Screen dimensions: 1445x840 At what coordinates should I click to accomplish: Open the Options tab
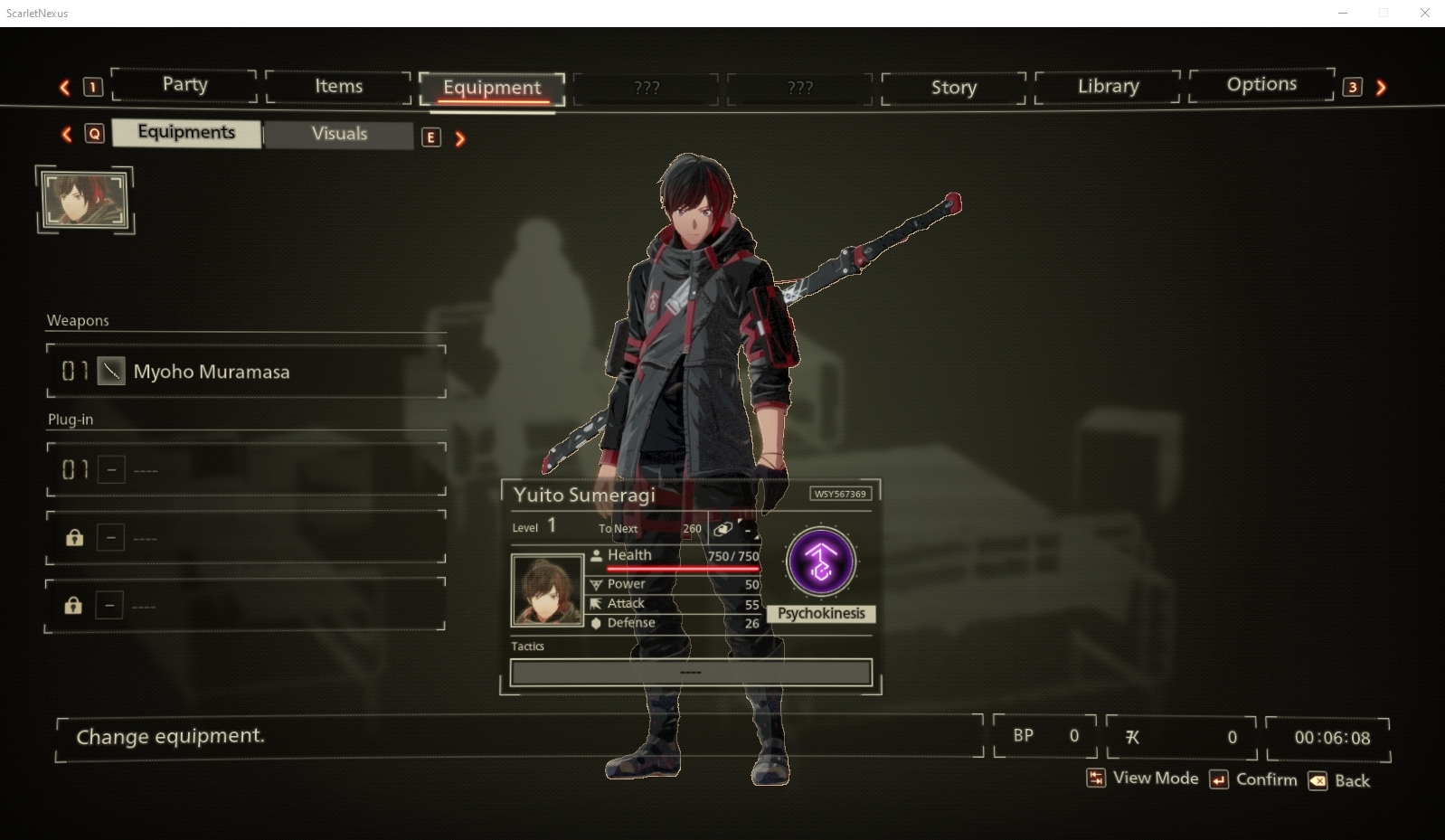click(x=1261, y=85)
